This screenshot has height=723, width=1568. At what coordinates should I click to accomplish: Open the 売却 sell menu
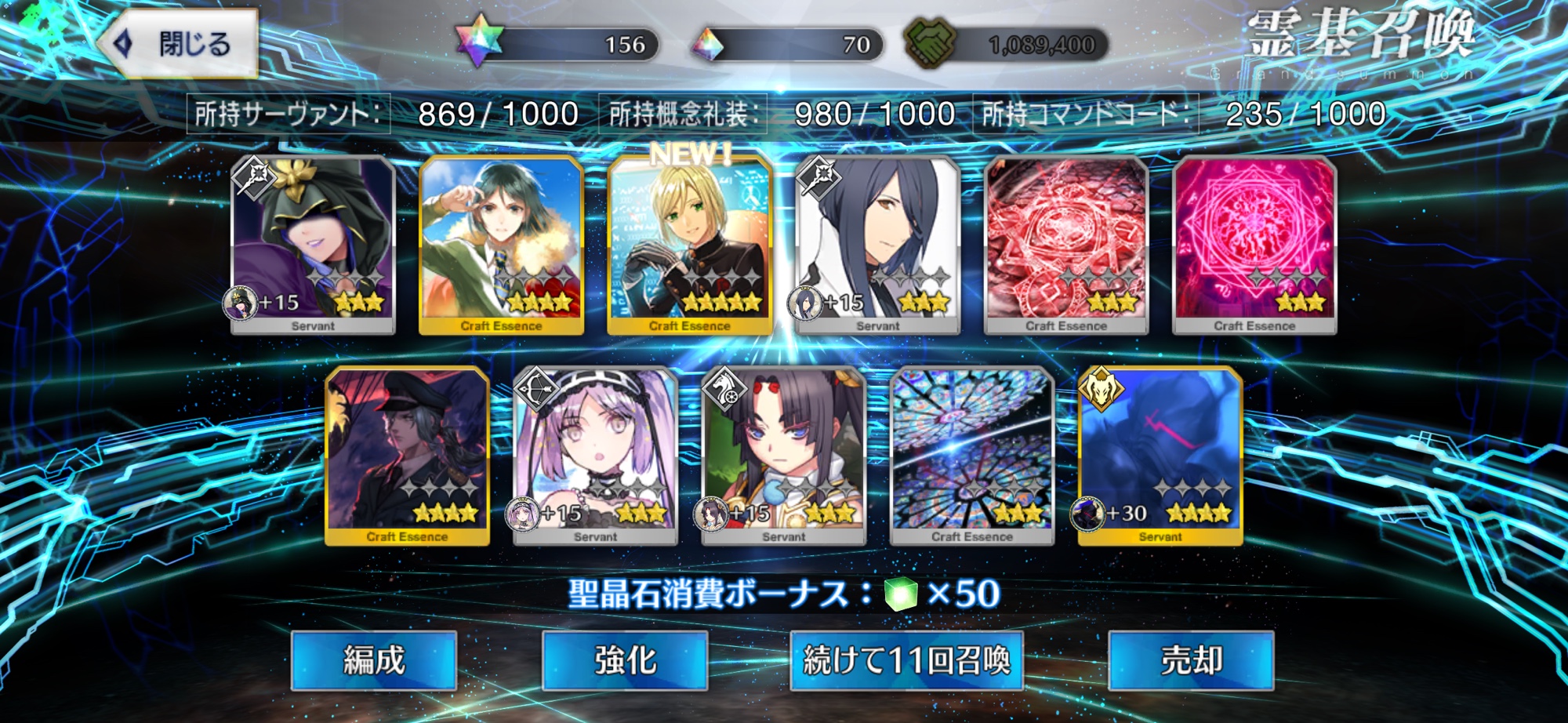[x=1191, y=660]
